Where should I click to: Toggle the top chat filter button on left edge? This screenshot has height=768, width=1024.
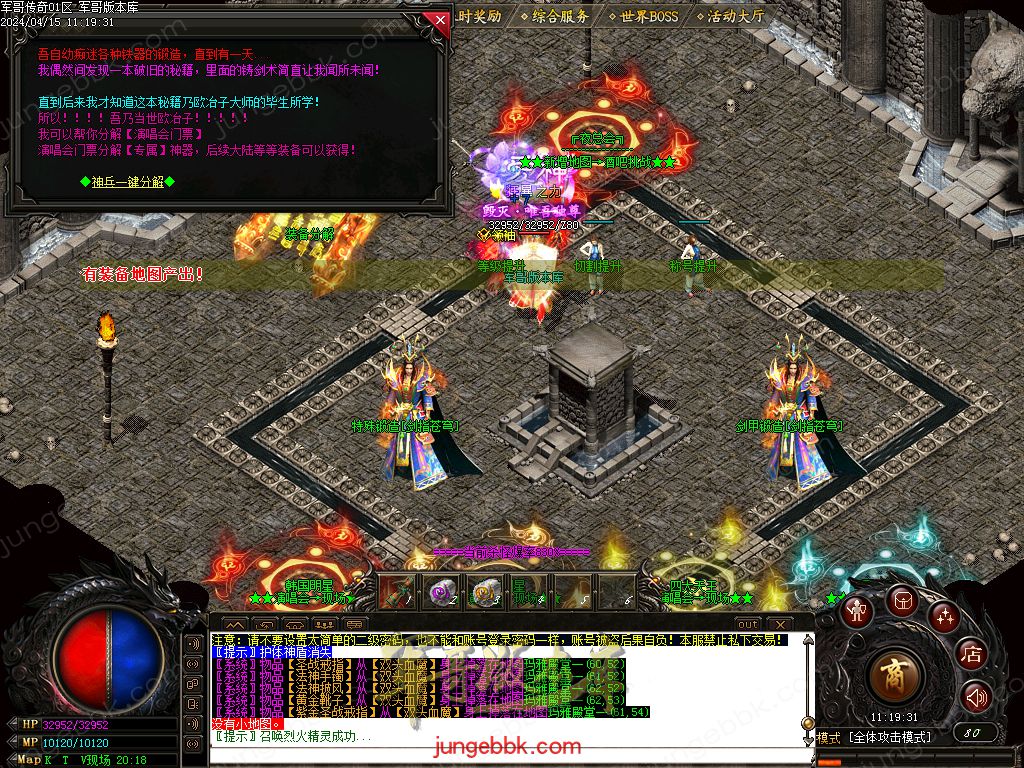click(x=195, y=642)
